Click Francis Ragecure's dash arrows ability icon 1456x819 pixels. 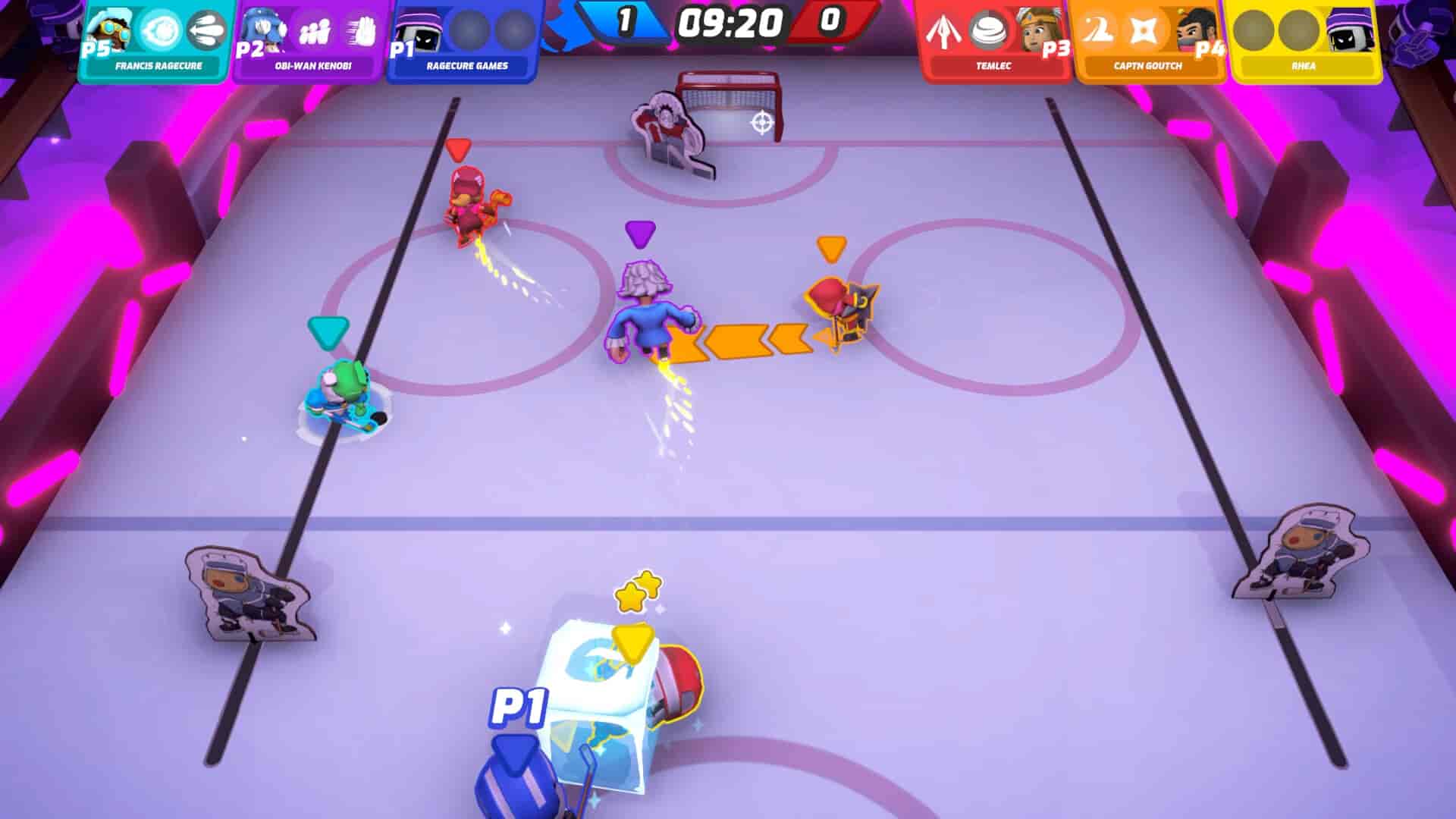[x=205, y=30]
